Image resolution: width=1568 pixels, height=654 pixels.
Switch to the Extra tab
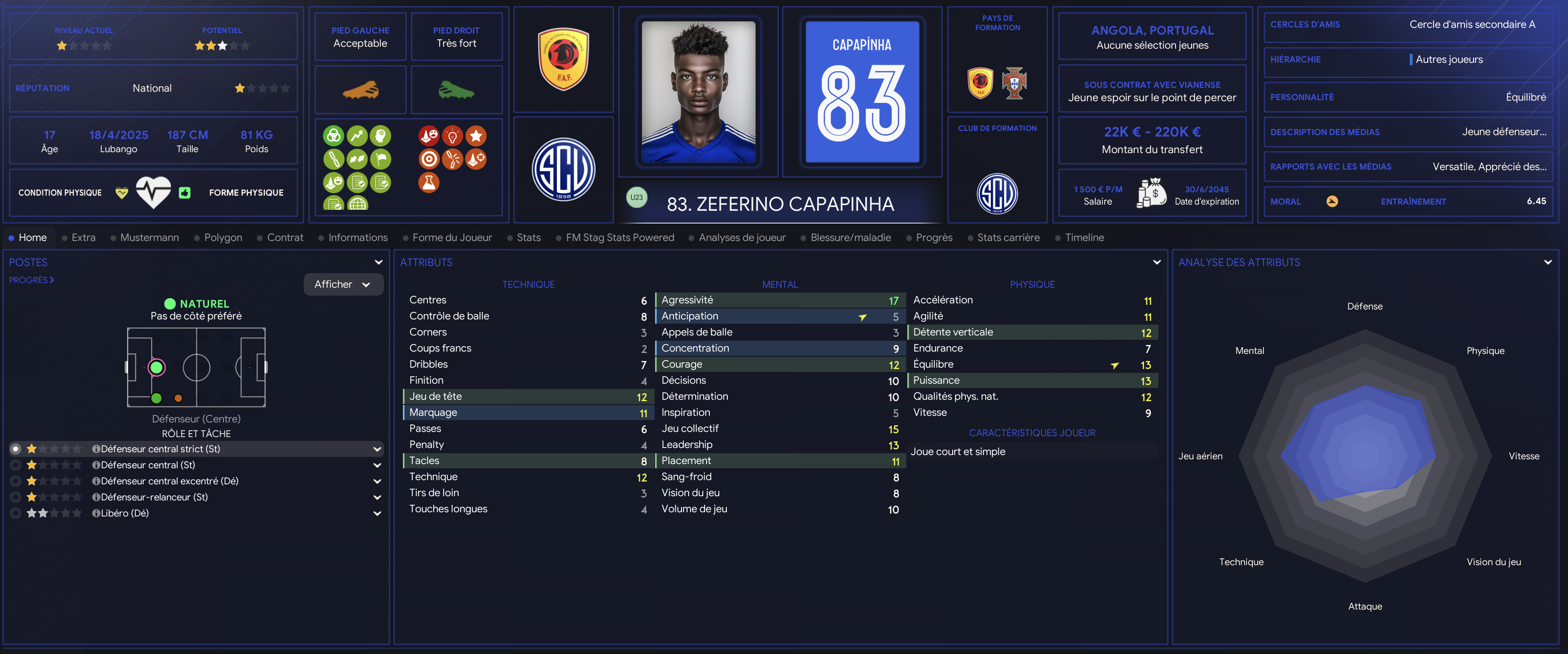point(84,238)
